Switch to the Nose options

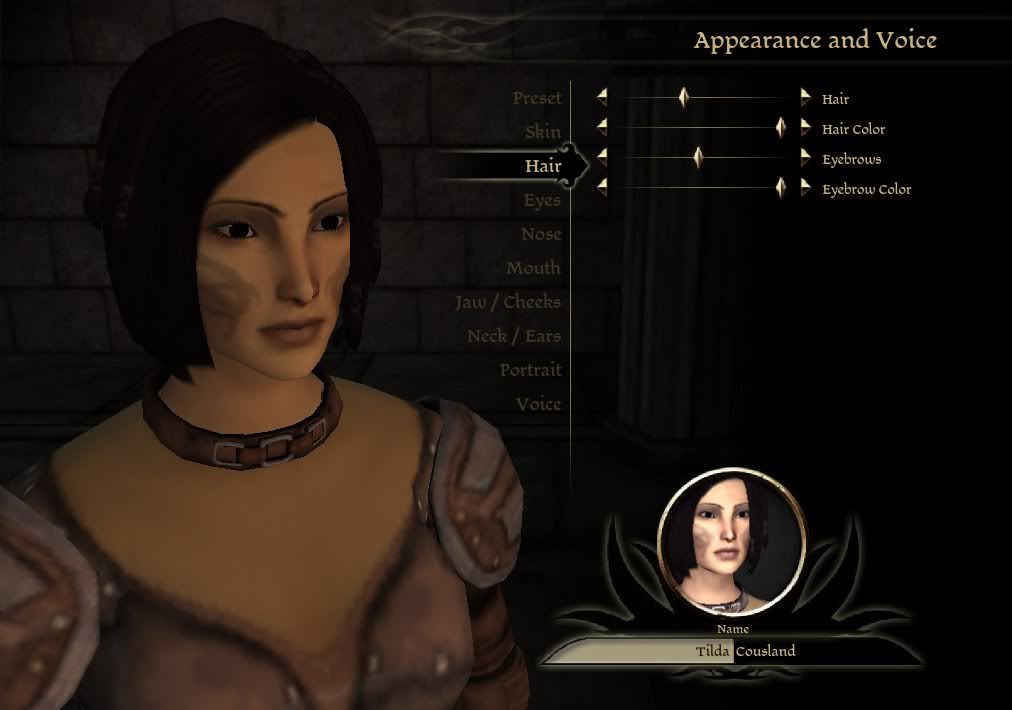click(541, 234)
